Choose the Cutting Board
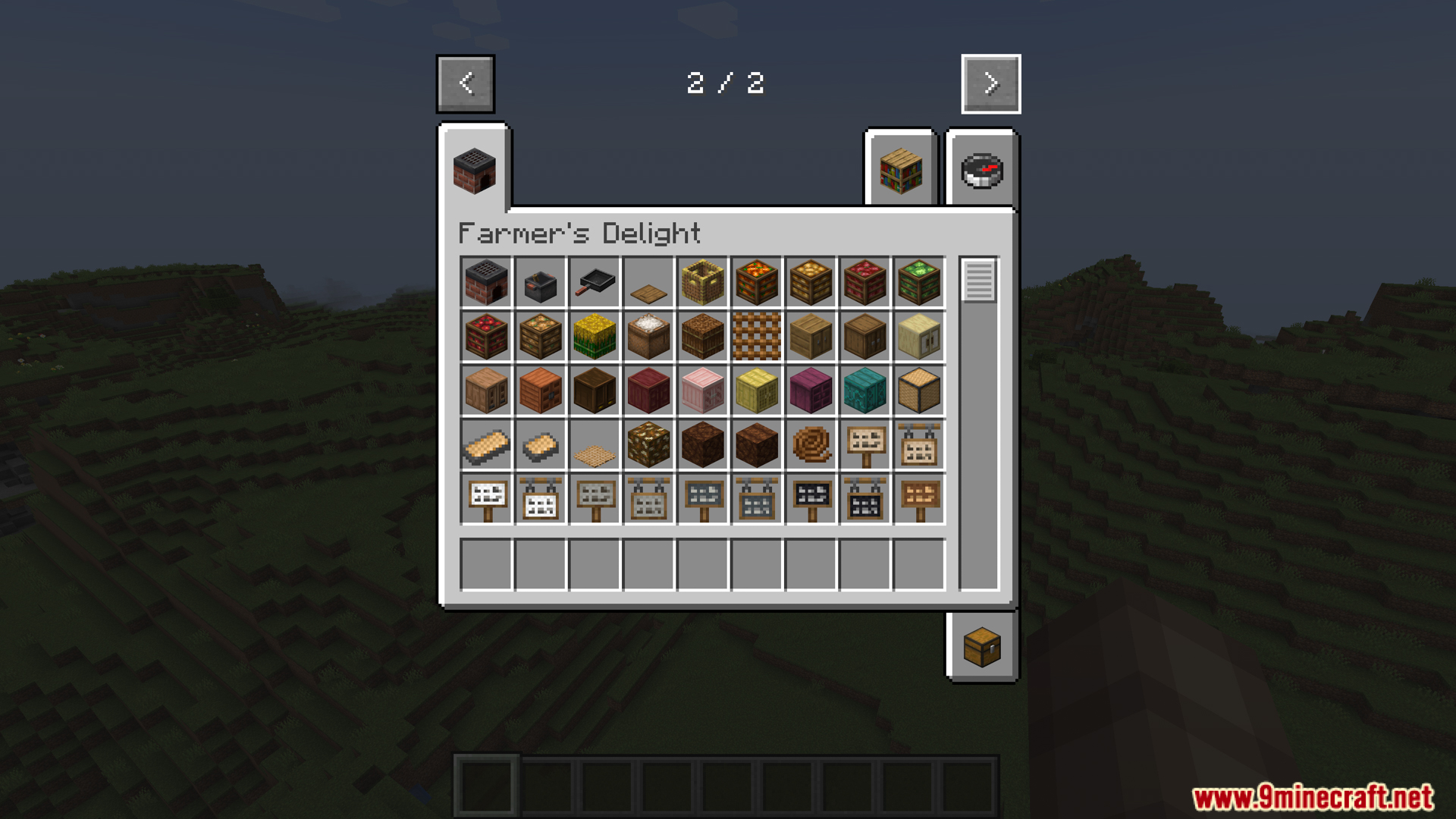The width and height of the screenshot is (1456, 819). pyautogui.click(x=648, y=283)
